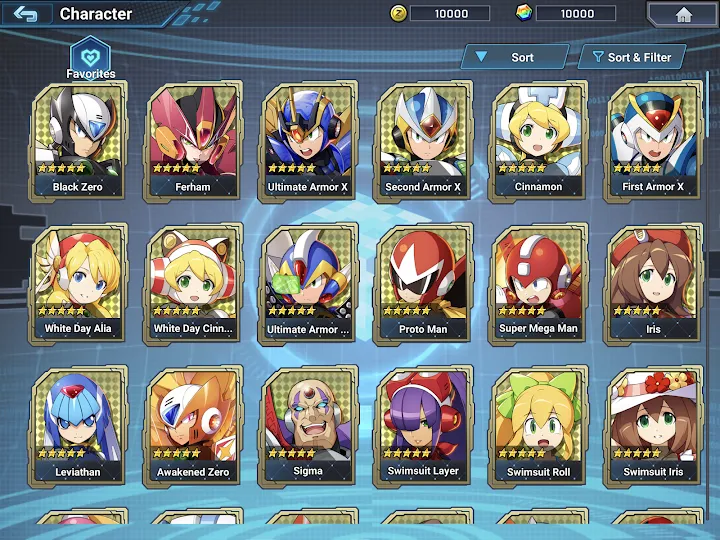Viewport: 720px width, 540px height.
Task: Open the Awakened Zero card
Action: (193, 426)
